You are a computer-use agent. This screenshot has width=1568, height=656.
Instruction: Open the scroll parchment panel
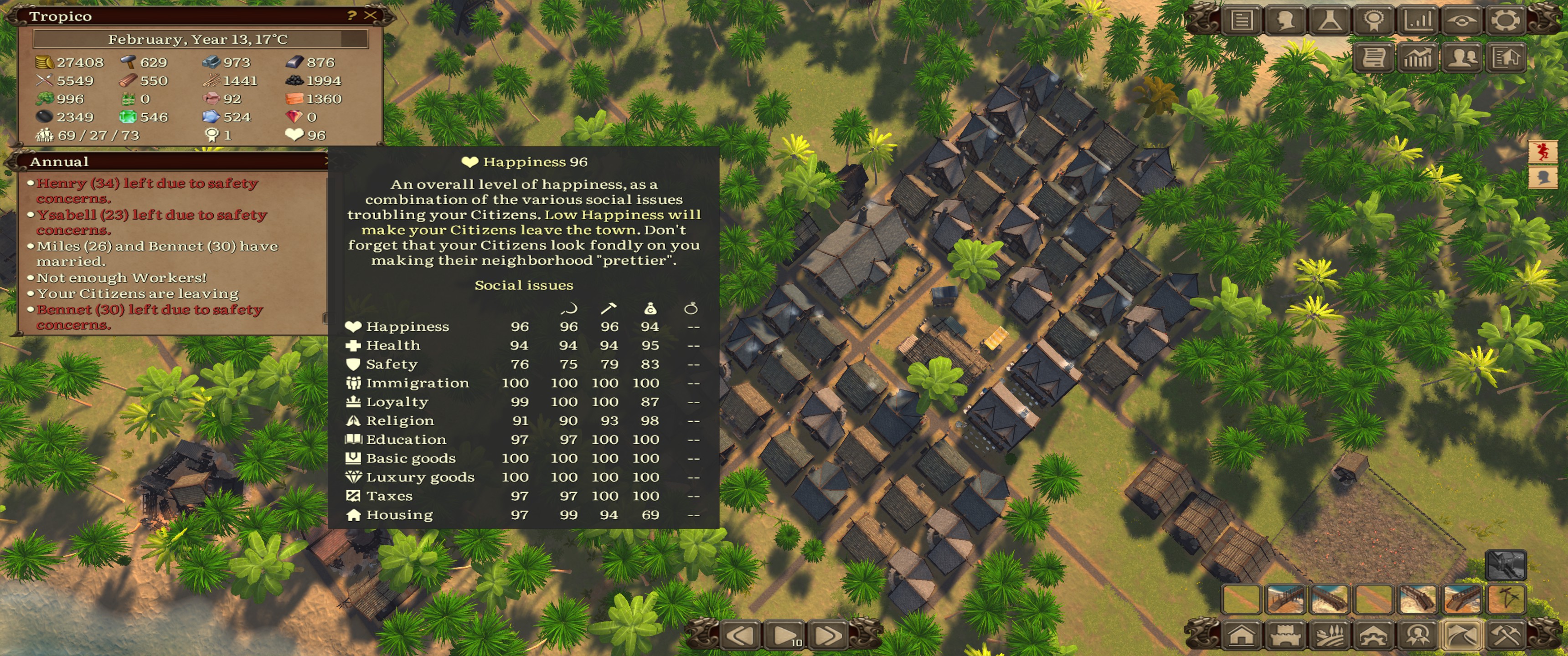(x=1374, y=58)
